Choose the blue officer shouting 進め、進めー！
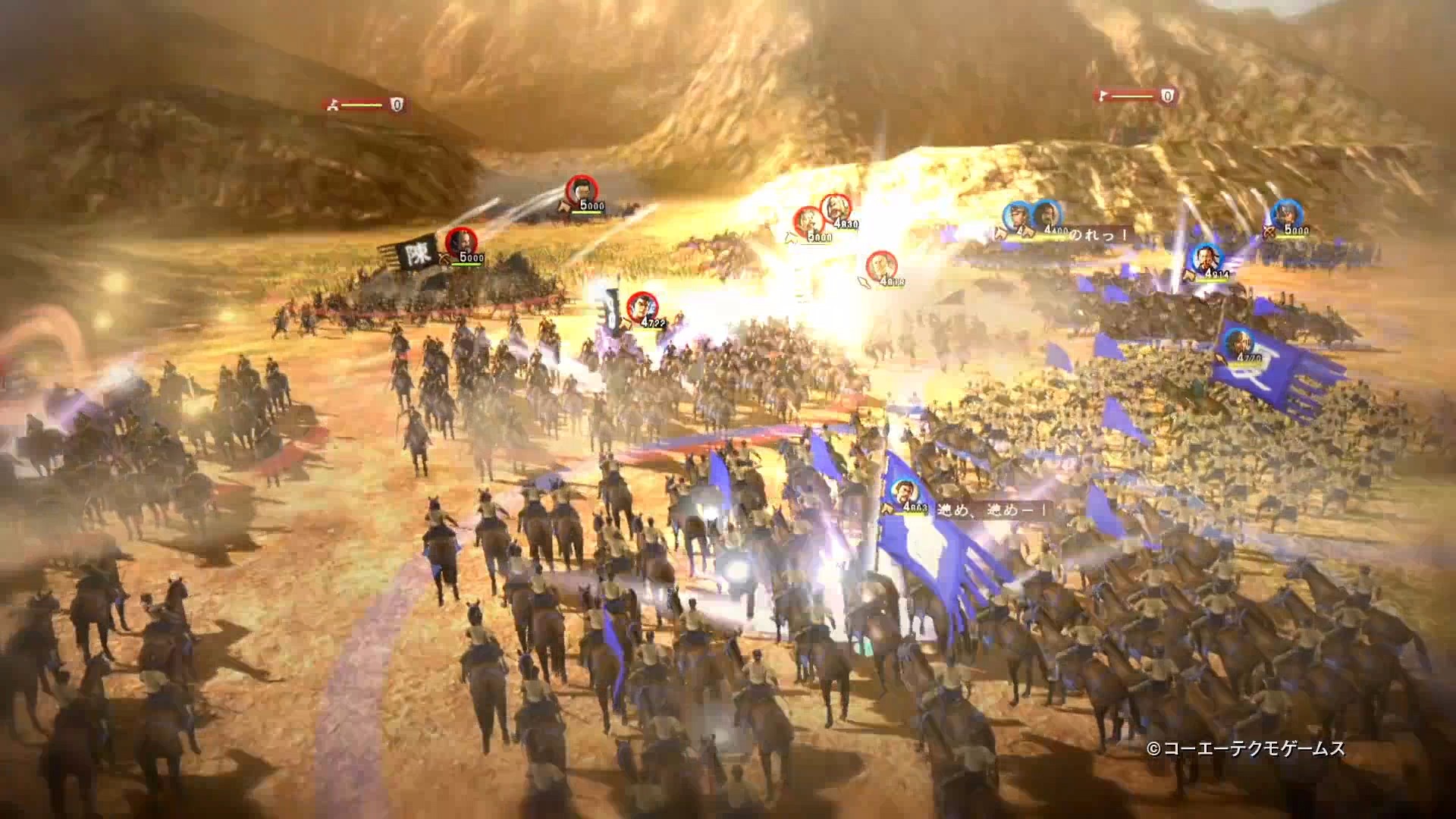1456x819 pixels. pyautogui.click(x=902, y=494)
